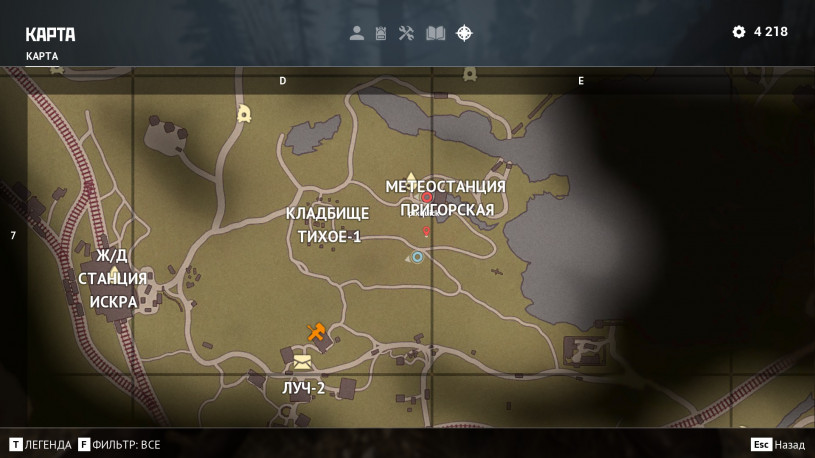Open the crafting tools tab
The image size is (815, 458).
pos(406,33)
